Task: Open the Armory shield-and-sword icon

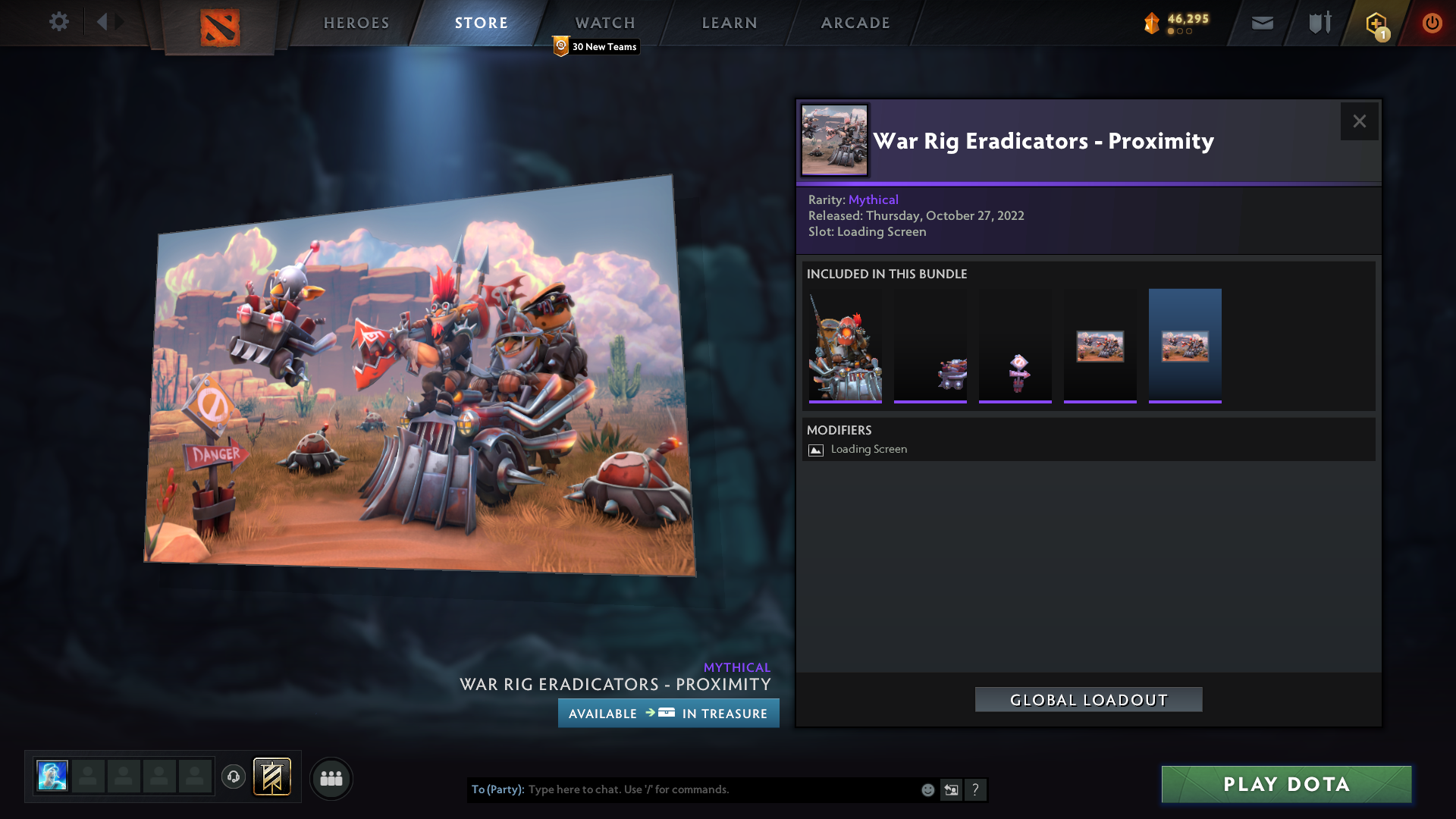Action: tap(1319, 23)
